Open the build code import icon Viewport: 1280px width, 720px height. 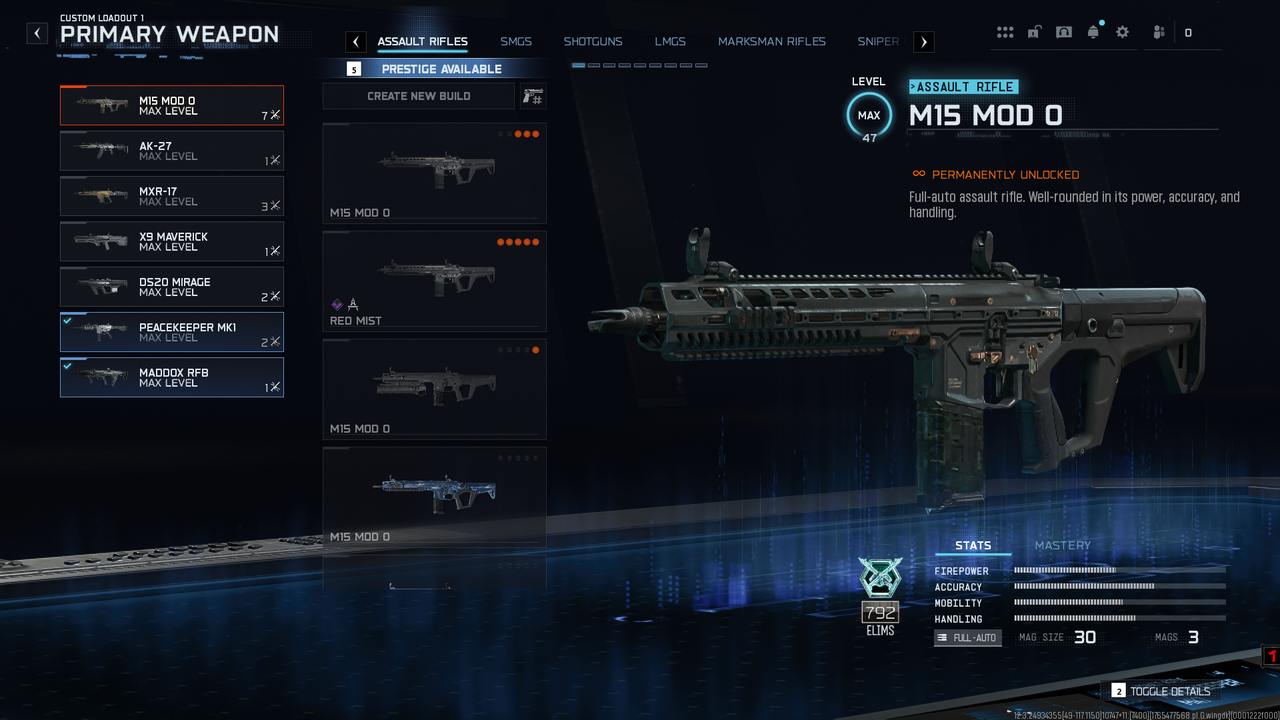click(x=534, y=96)
